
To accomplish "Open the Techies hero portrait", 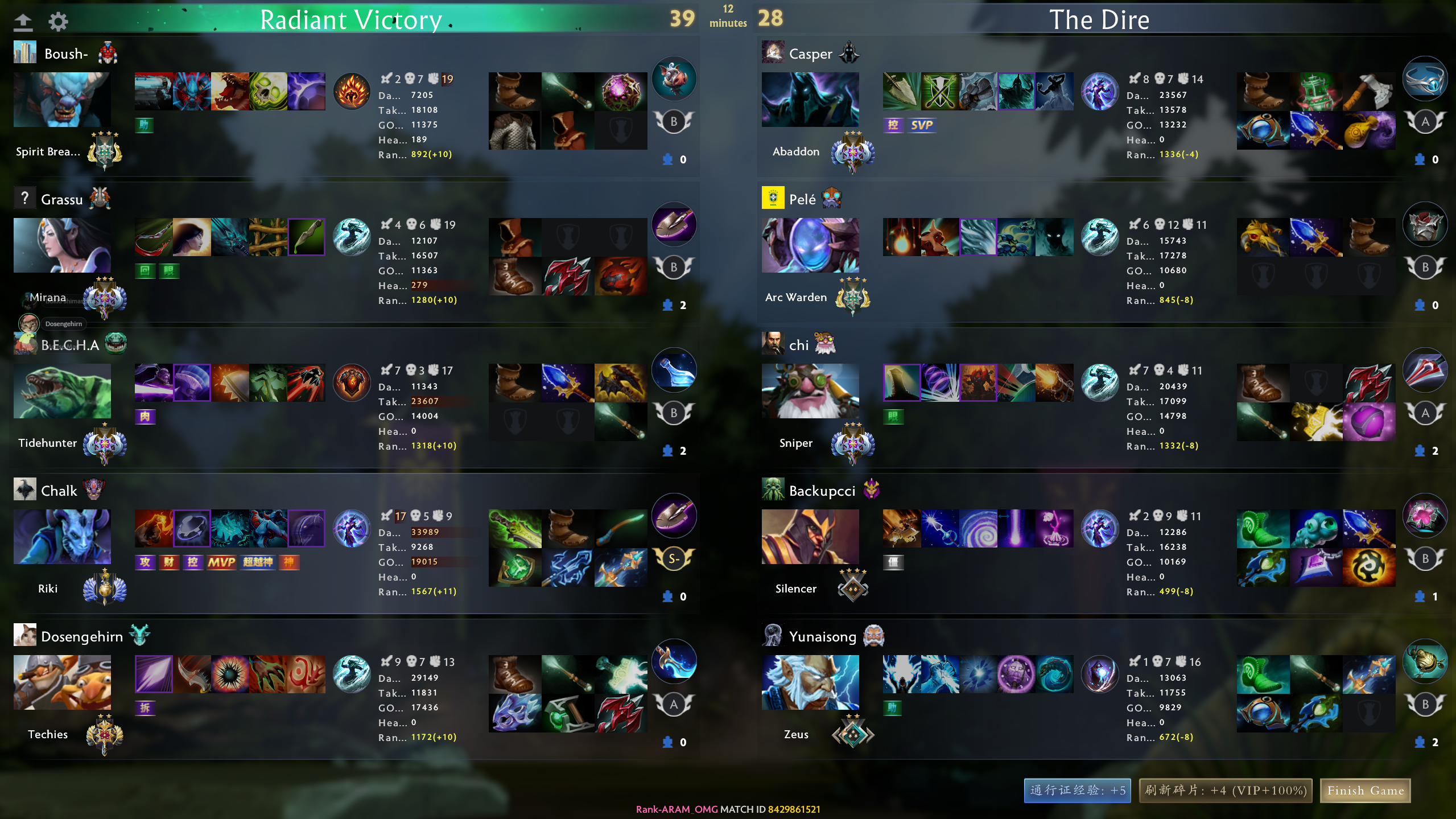I will tap(62, 682).
